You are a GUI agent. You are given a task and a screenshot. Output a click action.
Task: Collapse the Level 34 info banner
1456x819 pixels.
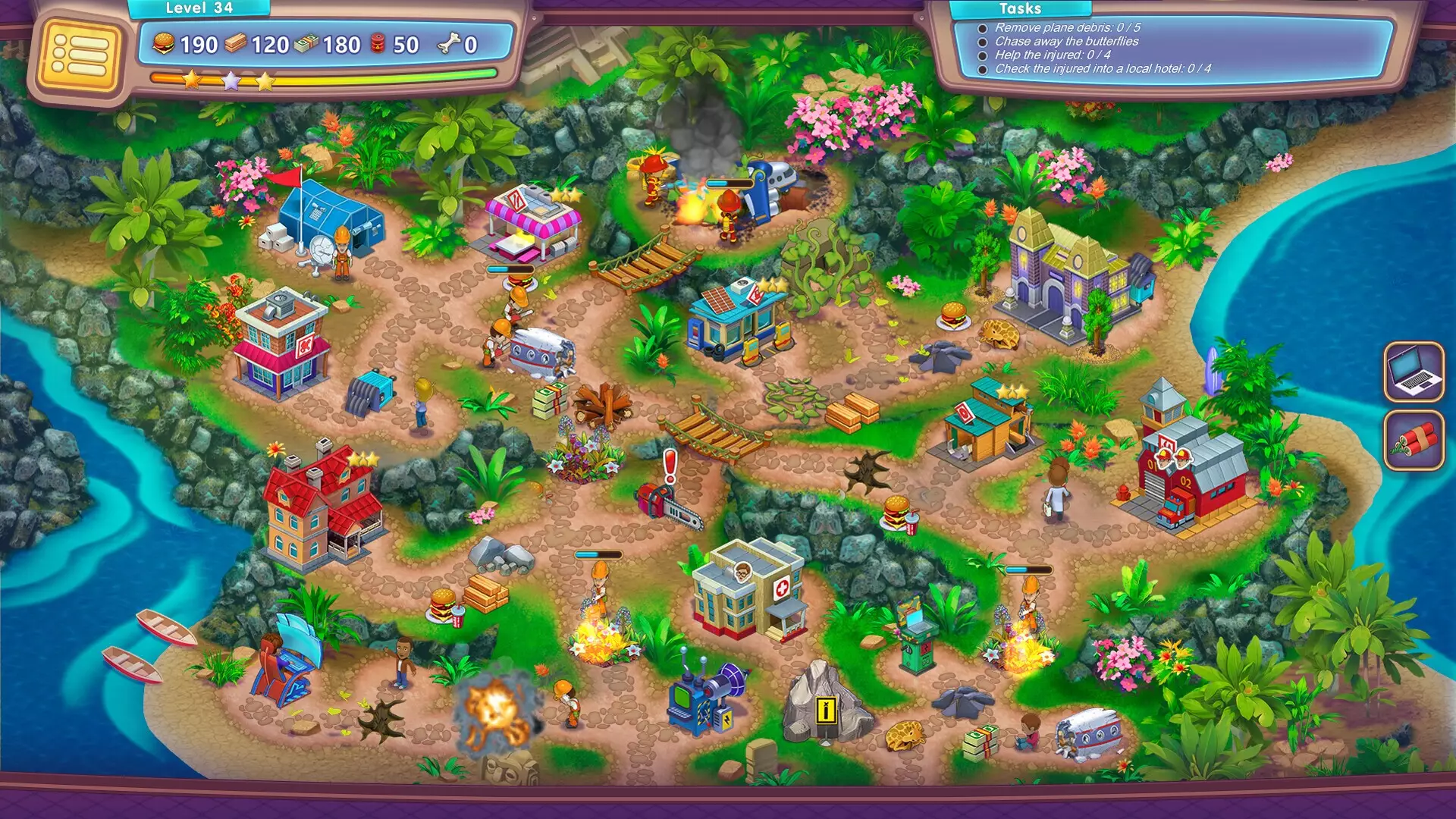[x=199, y=8]
